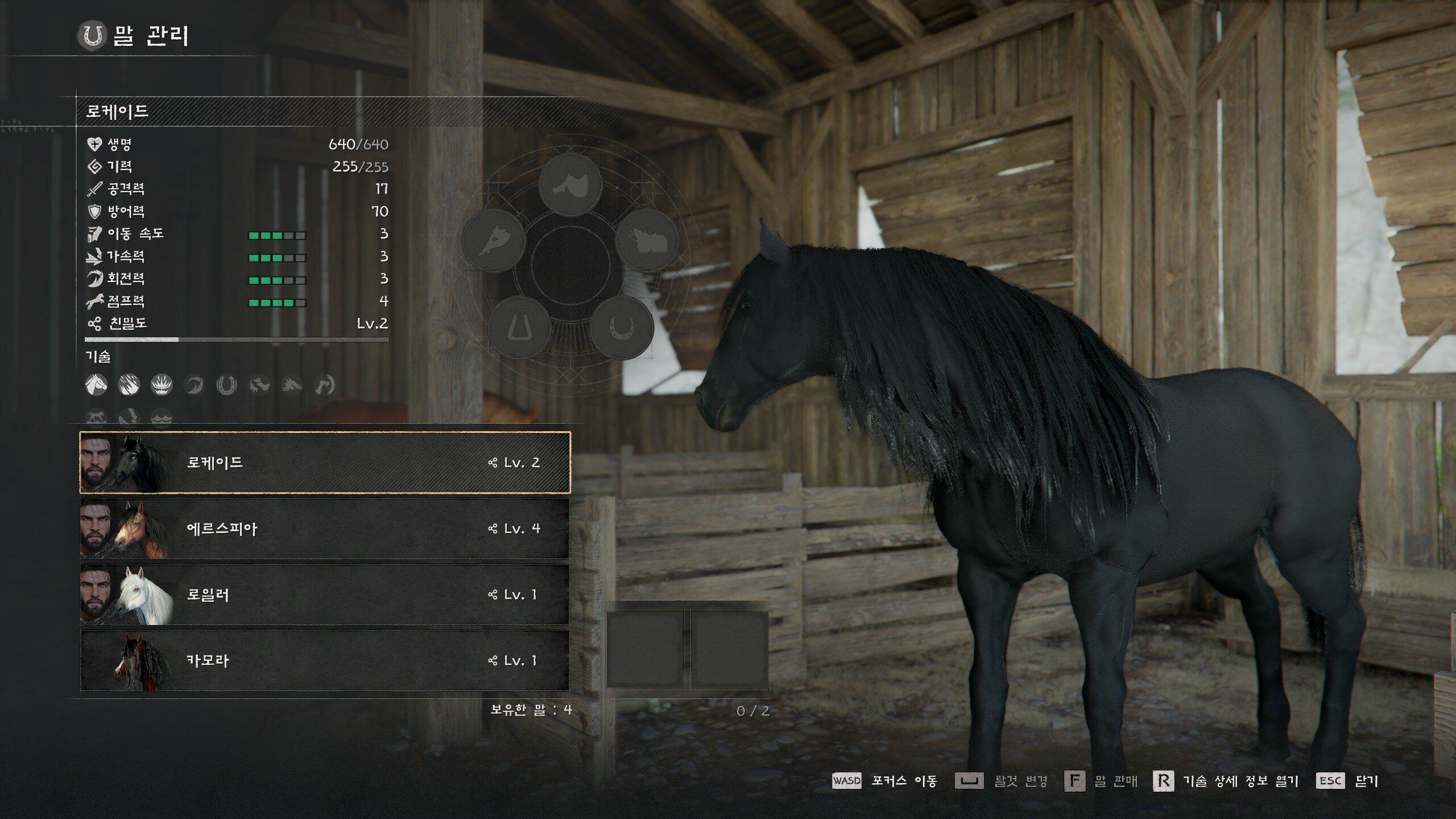Click the stirrup equipment slot
Viewport: 1456px width, 819px height.
click(x=519, y=328)
